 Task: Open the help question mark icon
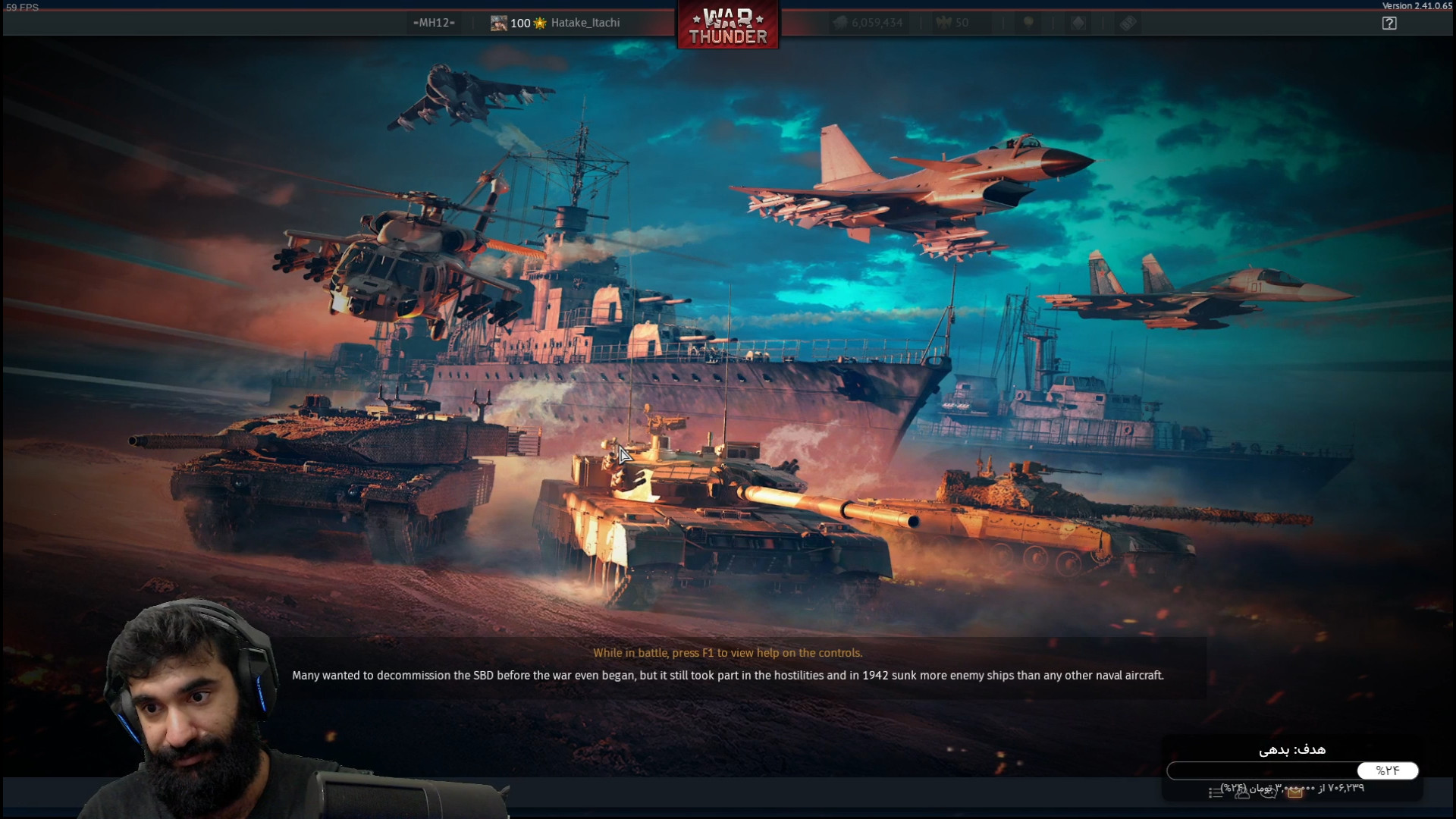click(1389, 24)
